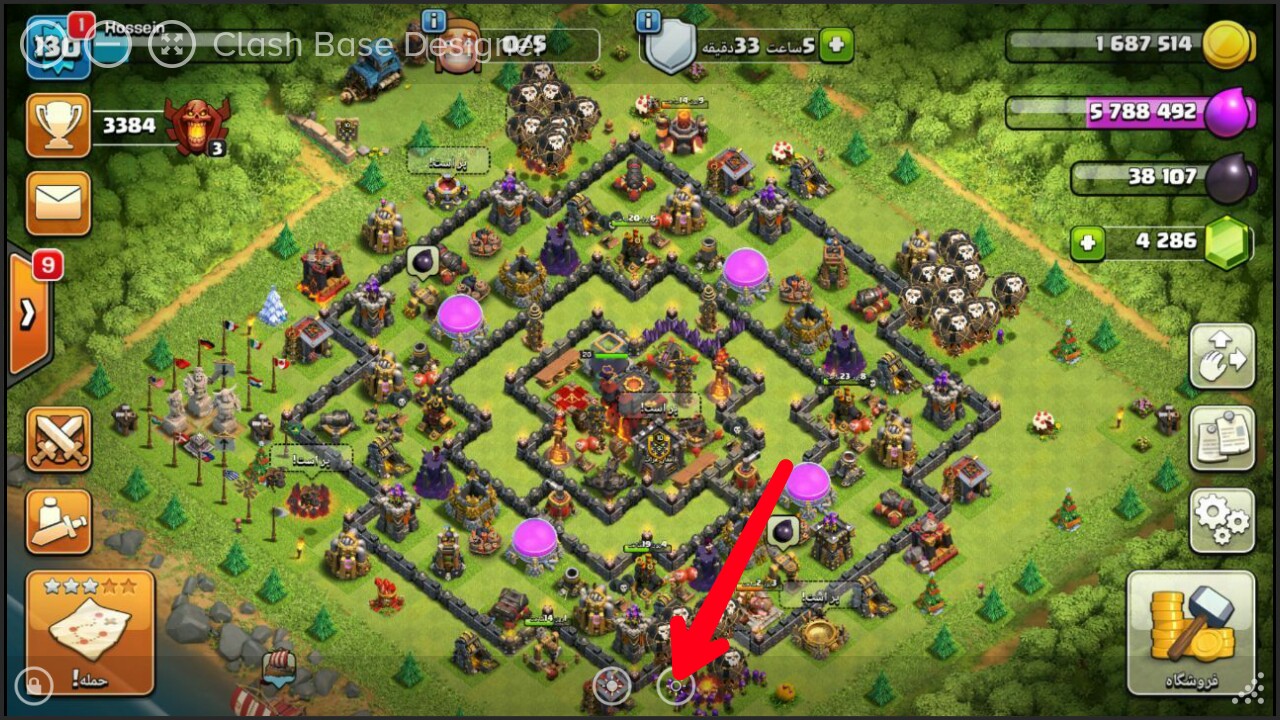Open the shop with the hammer and coins
1280x720 pixels.
pos(1190,632)
